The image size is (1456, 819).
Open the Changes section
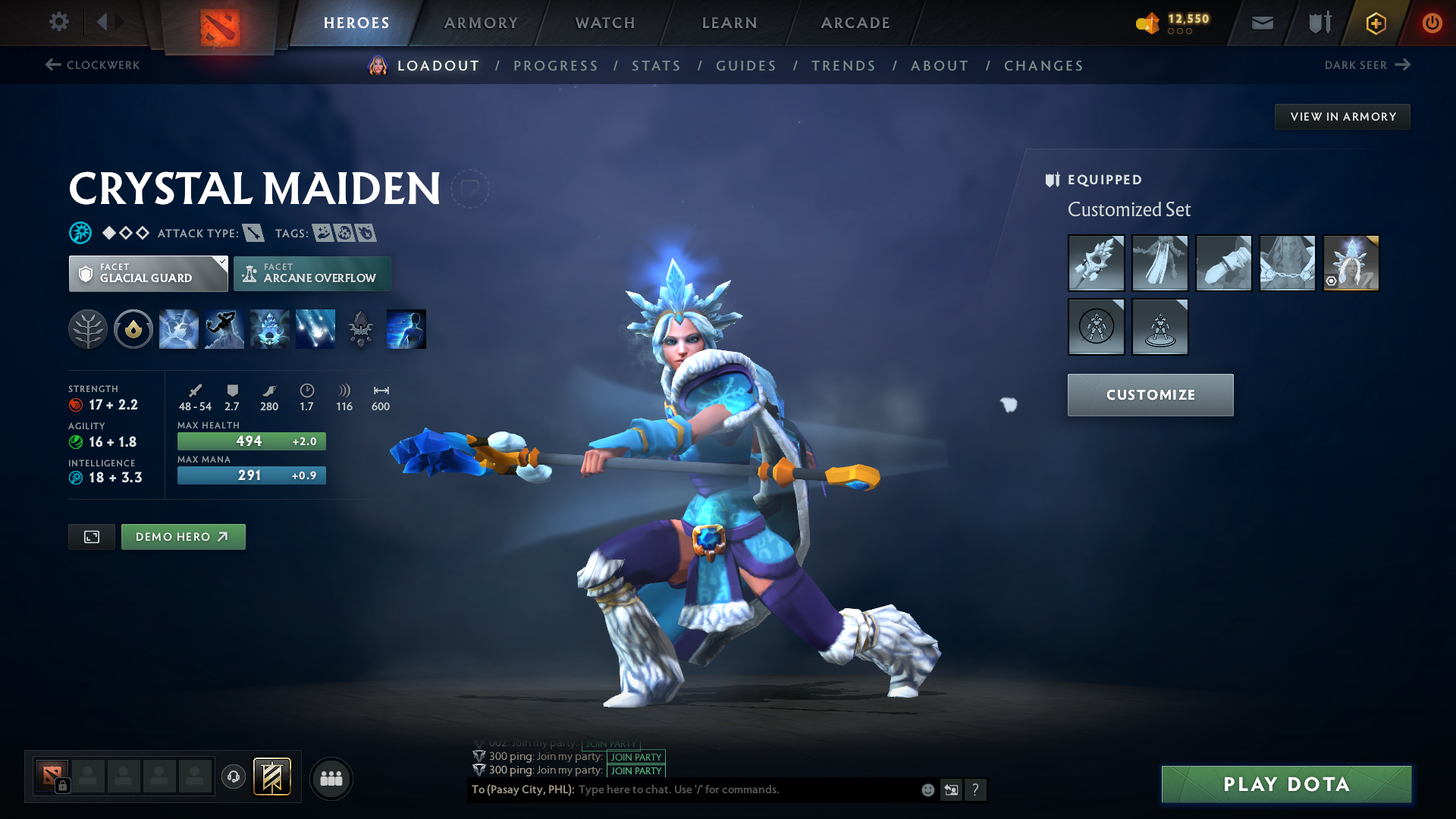click(x=1043, y=66)
